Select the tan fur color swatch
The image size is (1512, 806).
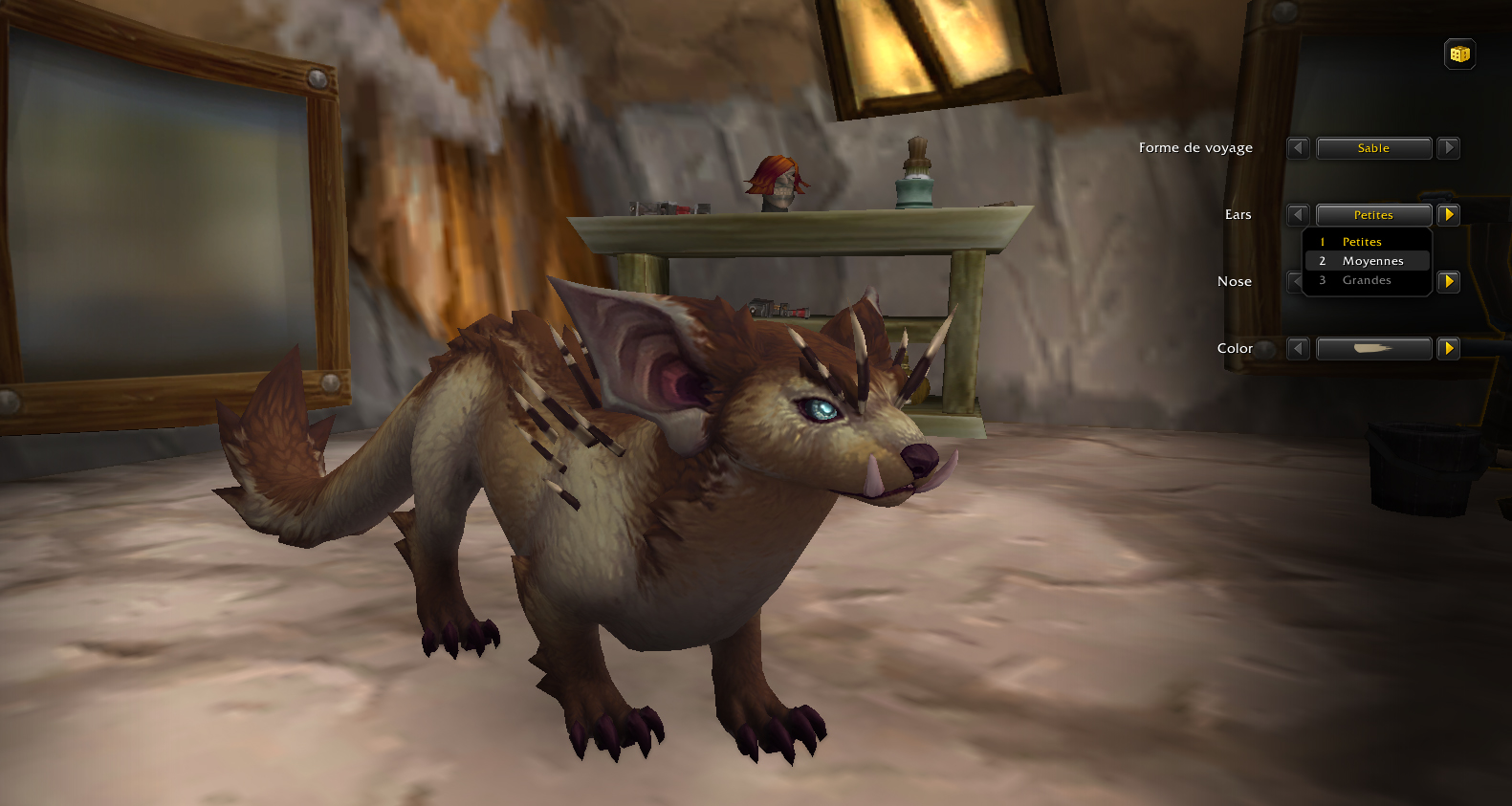pos(1374,348)
